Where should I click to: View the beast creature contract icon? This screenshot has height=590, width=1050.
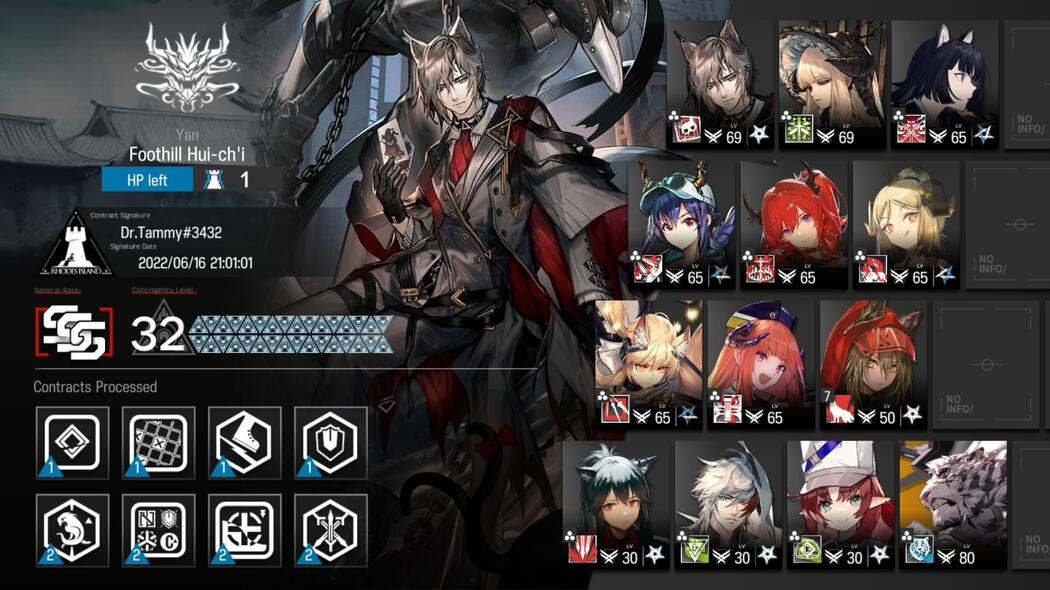click(72, 529)
